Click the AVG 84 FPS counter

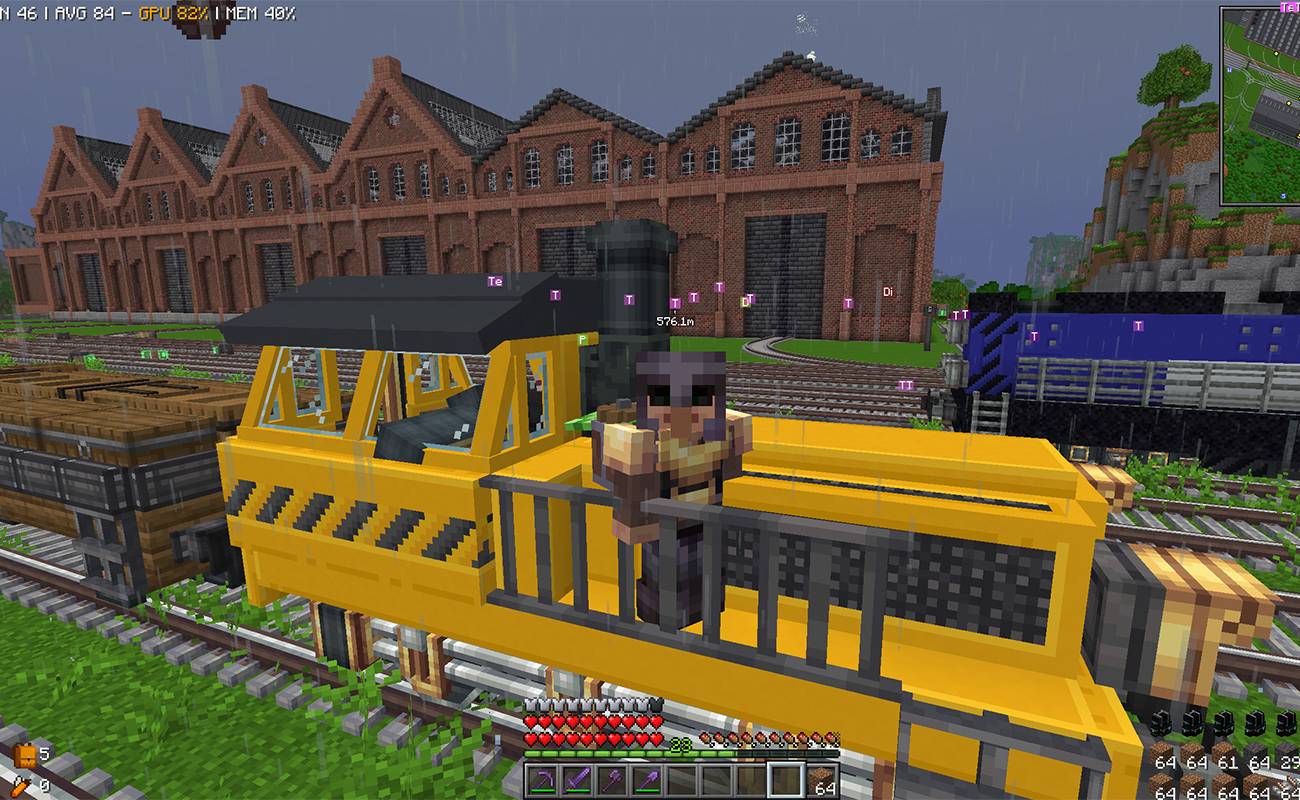pyautogui.click(x=85, y=14)
